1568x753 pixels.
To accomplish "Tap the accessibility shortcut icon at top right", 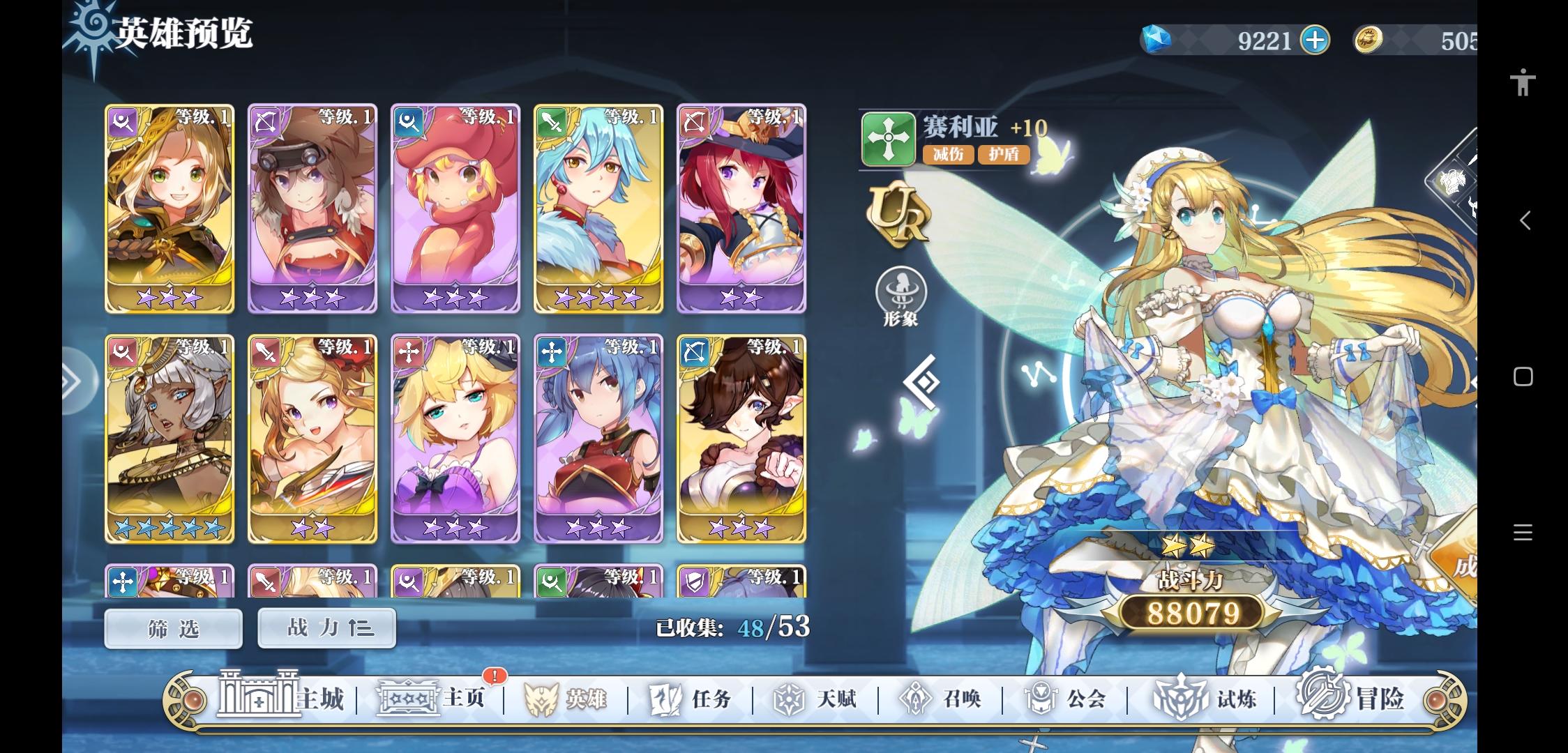I will click(1523, 82).
